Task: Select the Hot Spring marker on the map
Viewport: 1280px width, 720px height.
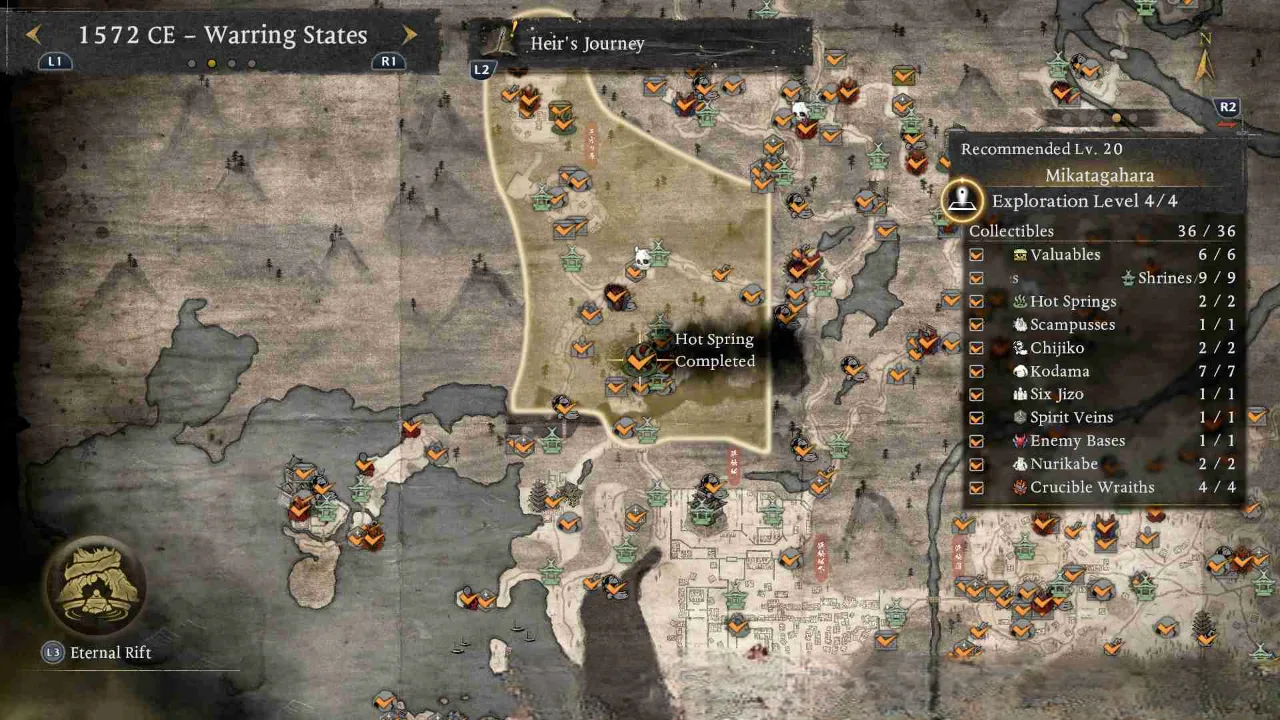Action: pyautogui.click(x=638, y=360)
